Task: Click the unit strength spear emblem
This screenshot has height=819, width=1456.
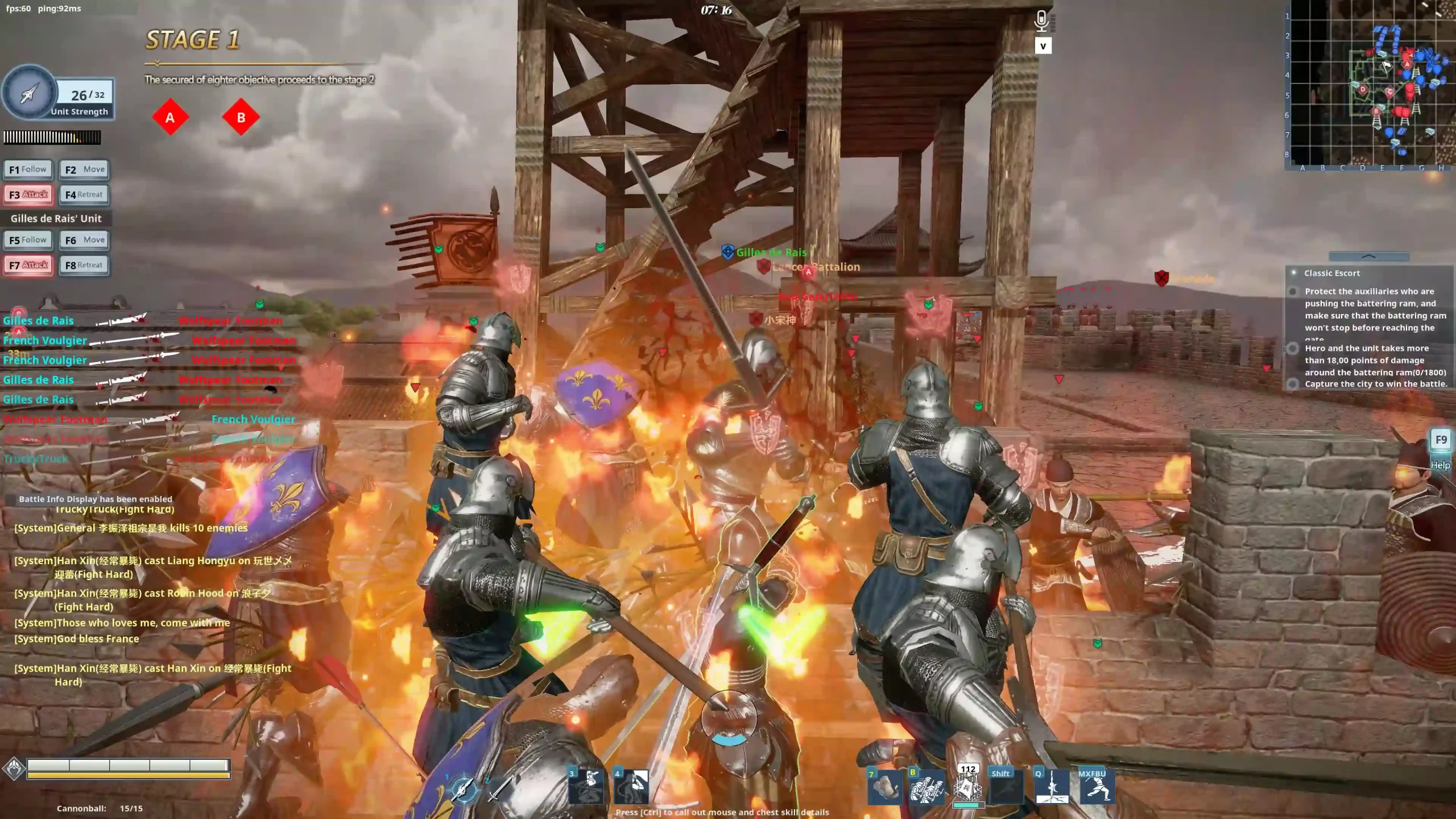Action: click(x=28, y=93)
